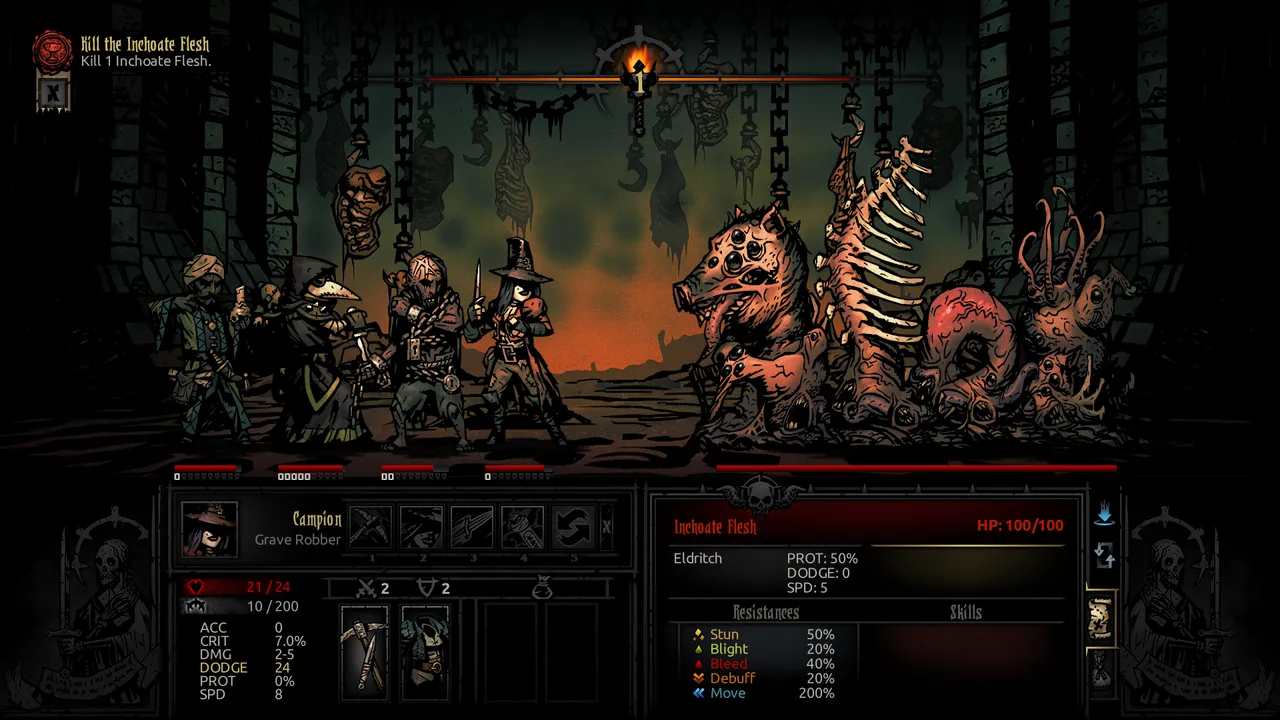Image resolution: width=1280 pixels, height=720 pixels.
Task: Select the pickaxe skill in slot 1
Action: click(370, 527)
